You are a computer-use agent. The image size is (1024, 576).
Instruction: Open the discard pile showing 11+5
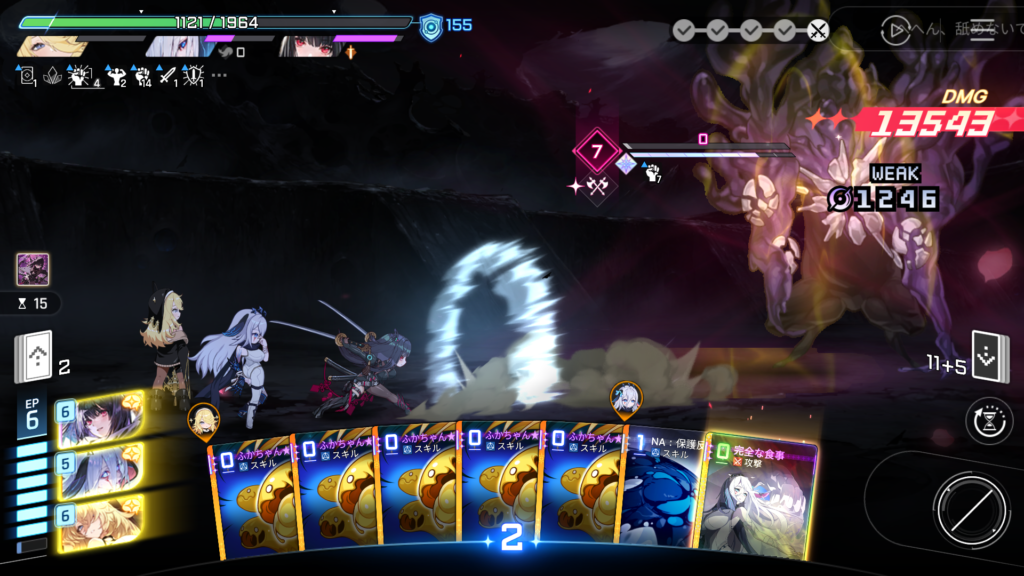point(990,358)
